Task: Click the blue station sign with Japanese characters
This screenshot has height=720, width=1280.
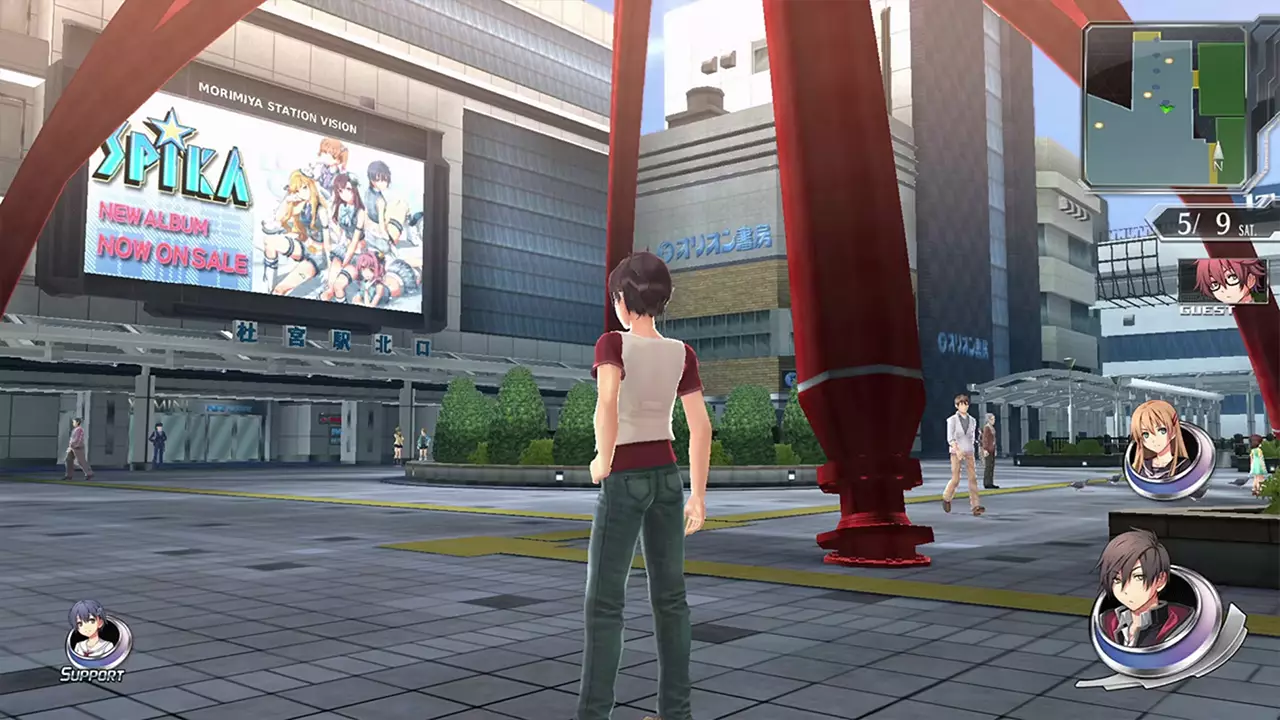Action: coord(310,337)
